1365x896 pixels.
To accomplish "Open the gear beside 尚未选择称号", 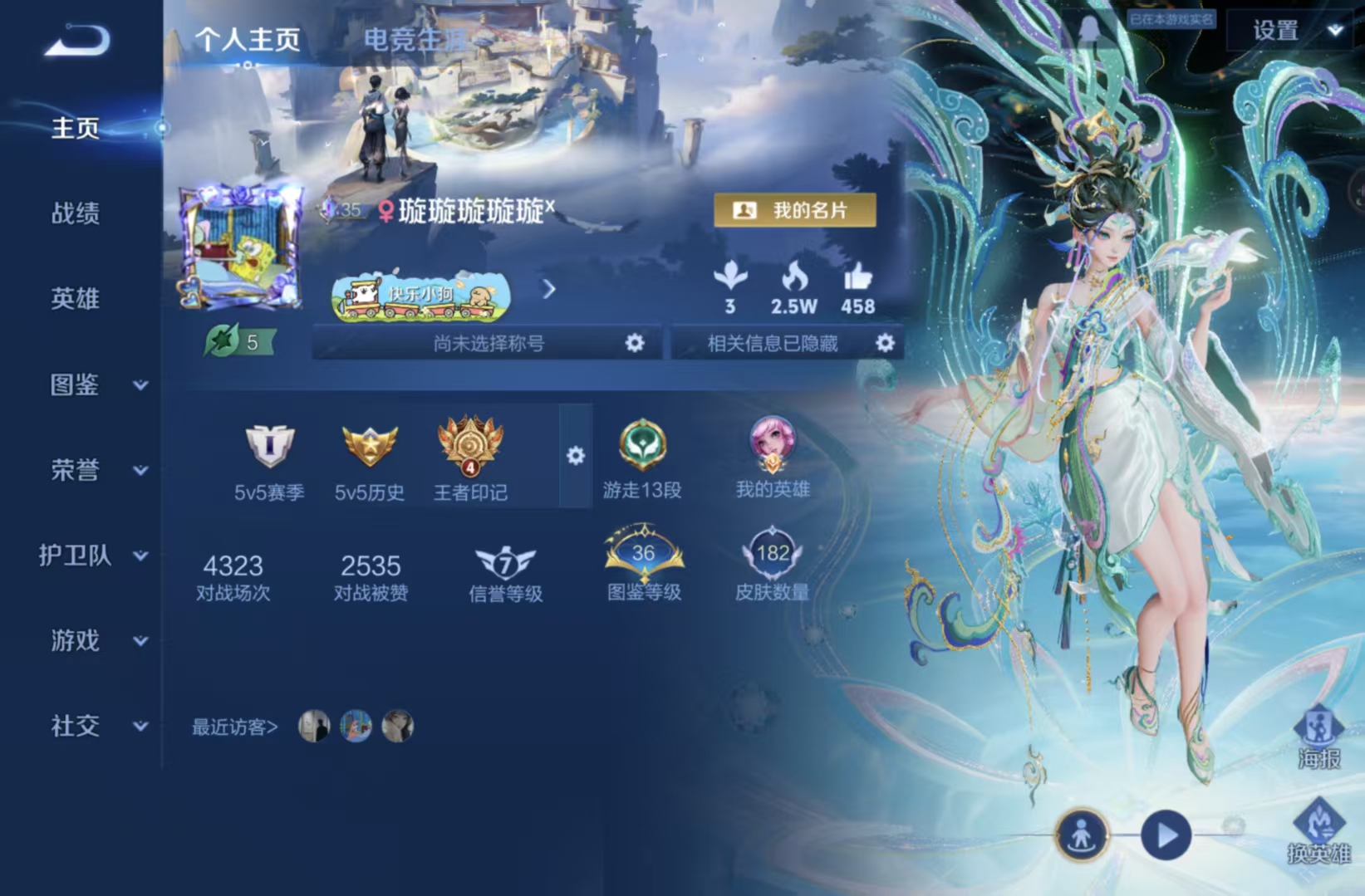I will [x=636, y=343].
